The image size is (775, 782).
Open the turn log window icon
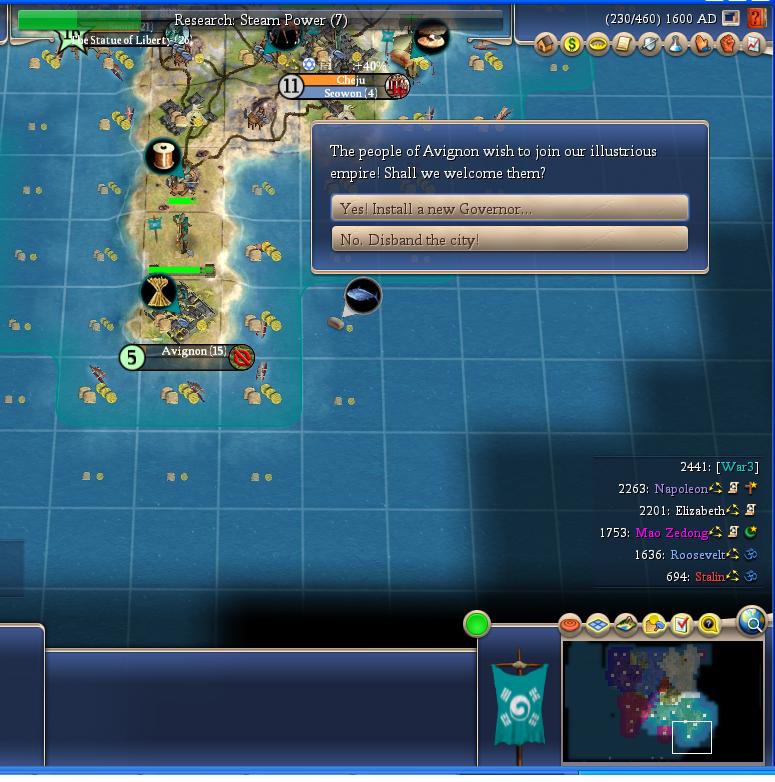pyautogui.click(x=732, y=18)
